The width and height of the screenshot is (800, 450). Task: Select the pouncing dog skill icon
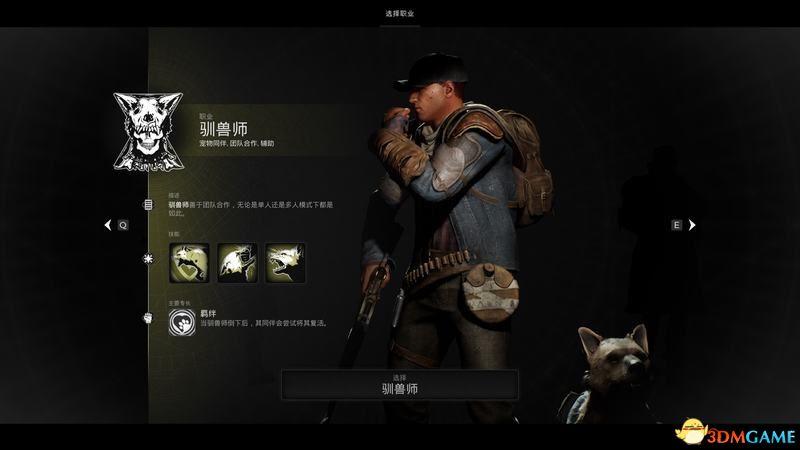pos(237,263)
